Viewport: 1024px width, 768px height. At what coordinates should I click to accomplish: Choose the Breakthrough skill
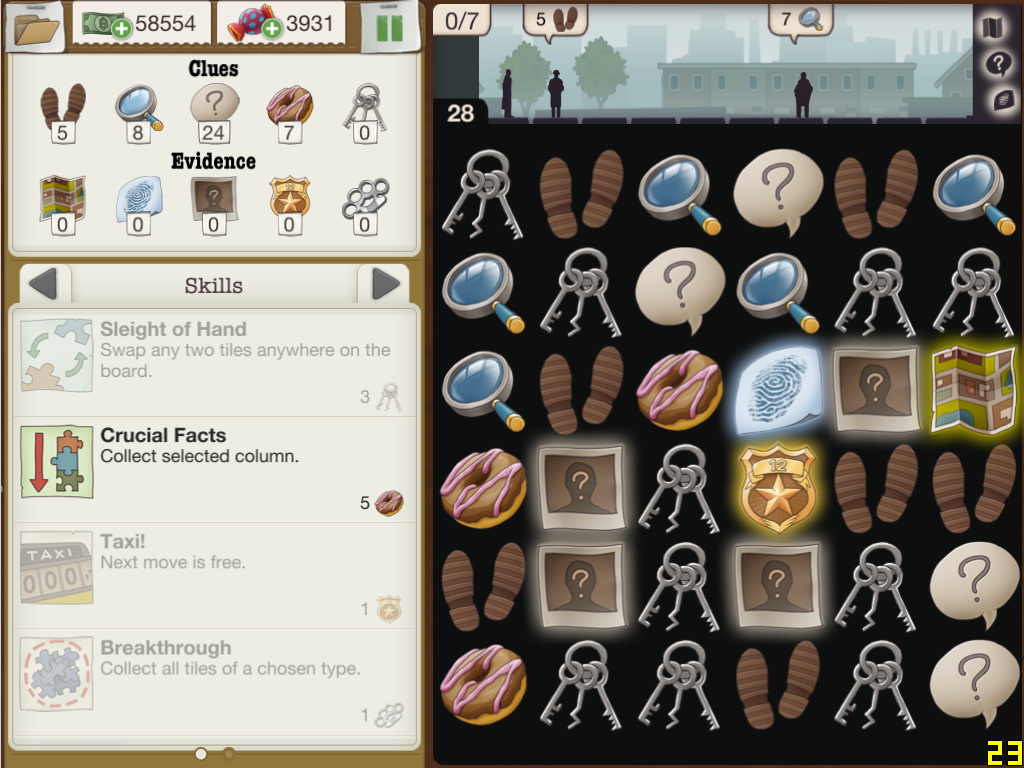point(214,682)
